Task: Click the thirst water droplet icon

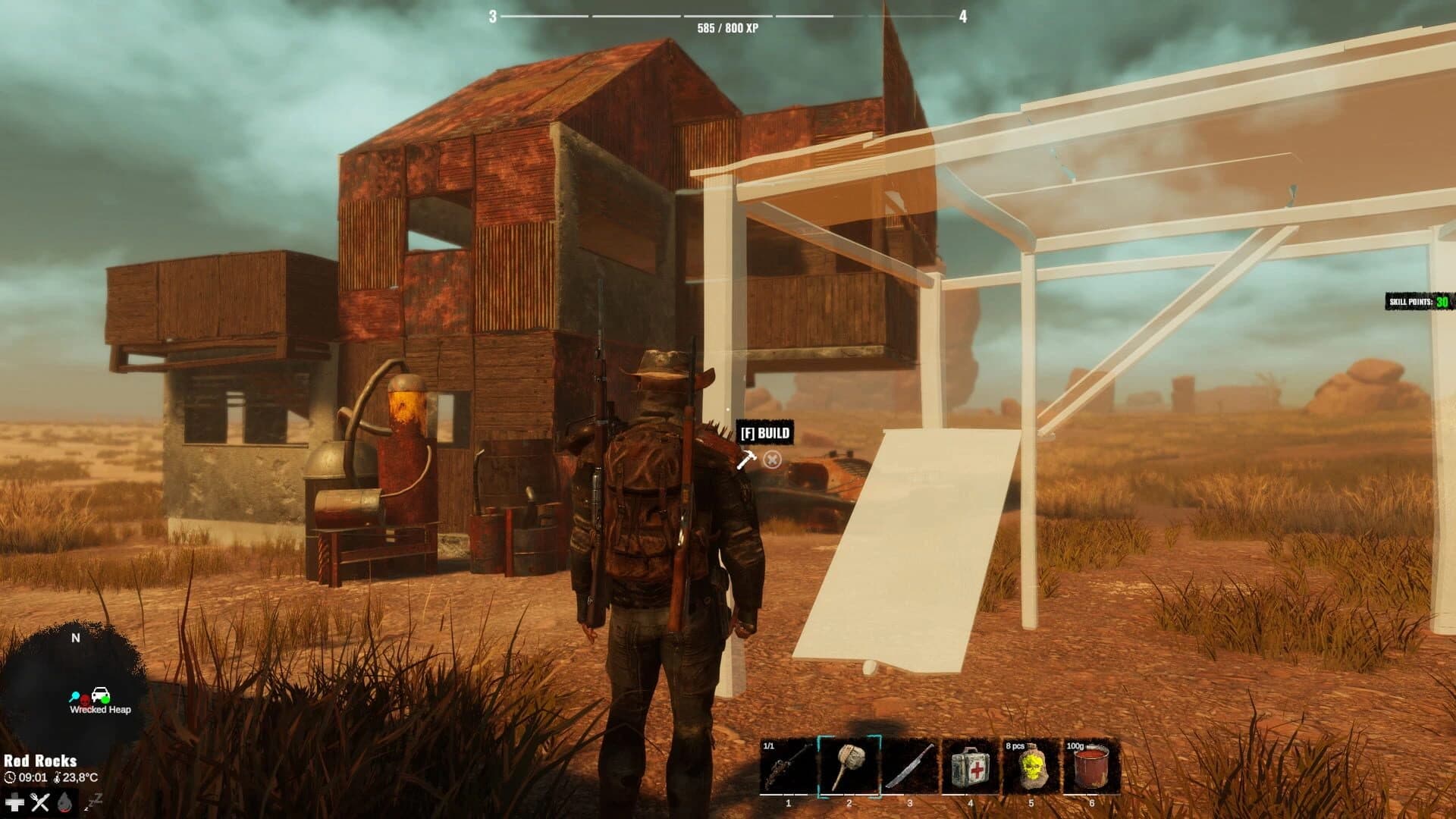Action: (64, 801)
